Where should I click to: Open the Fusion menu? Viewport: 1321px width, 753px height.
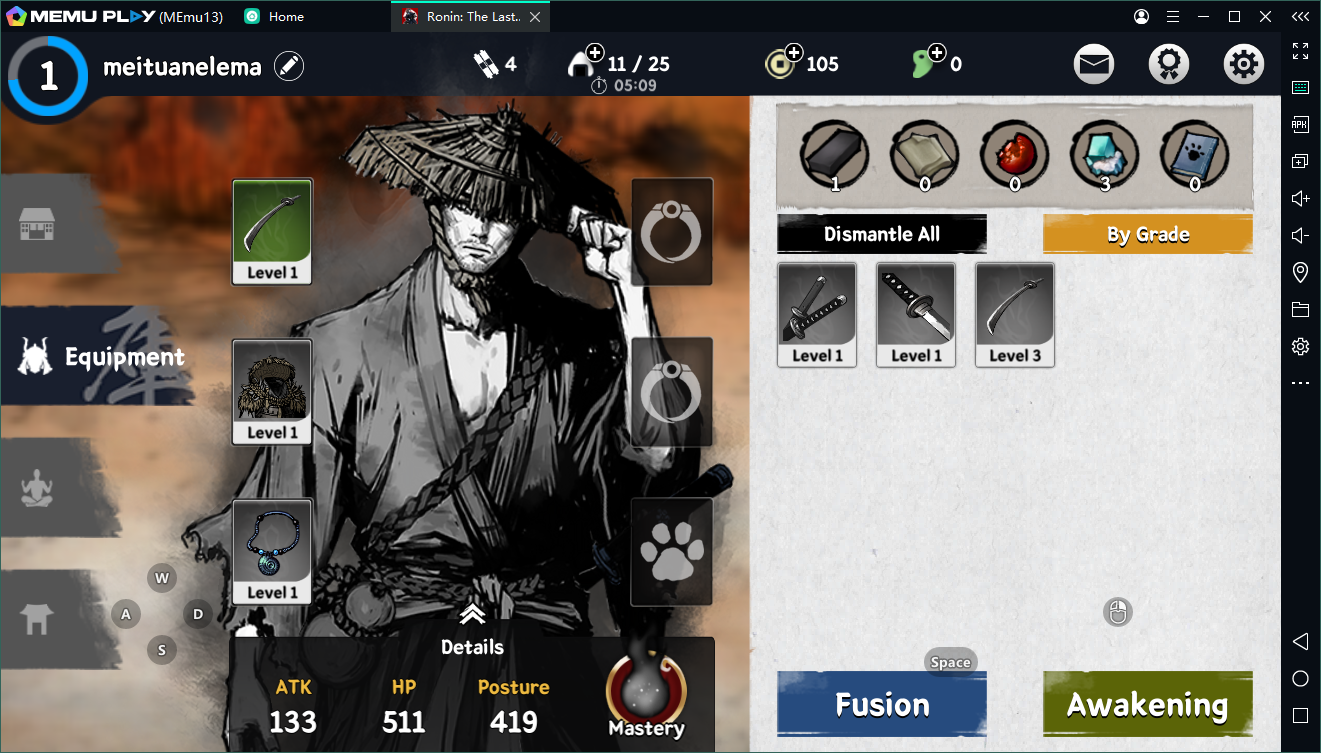pos(881,704)
